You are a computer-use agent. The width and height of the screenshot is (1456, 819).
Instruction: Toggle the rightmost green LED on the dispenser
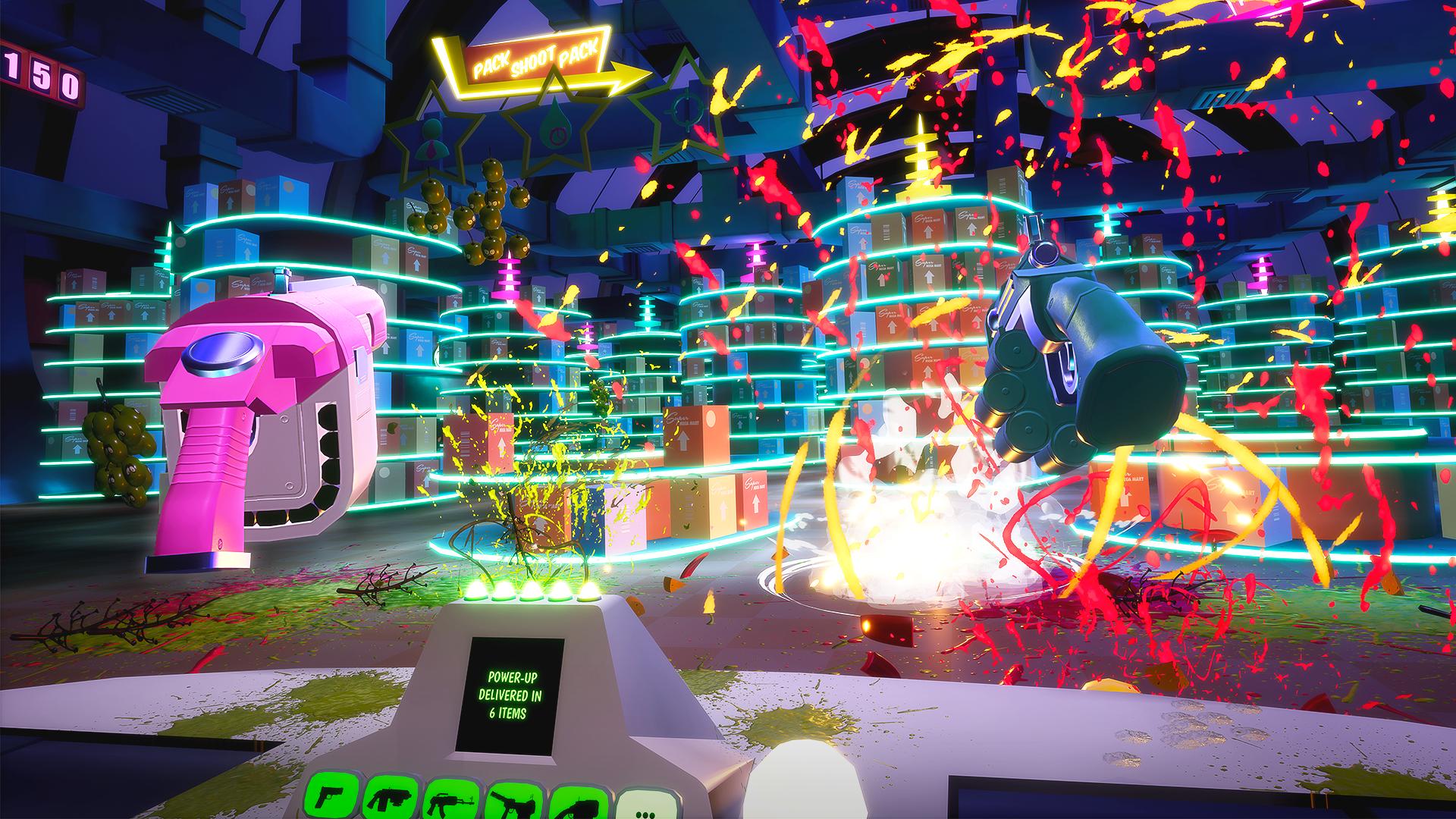click(590, 599)
